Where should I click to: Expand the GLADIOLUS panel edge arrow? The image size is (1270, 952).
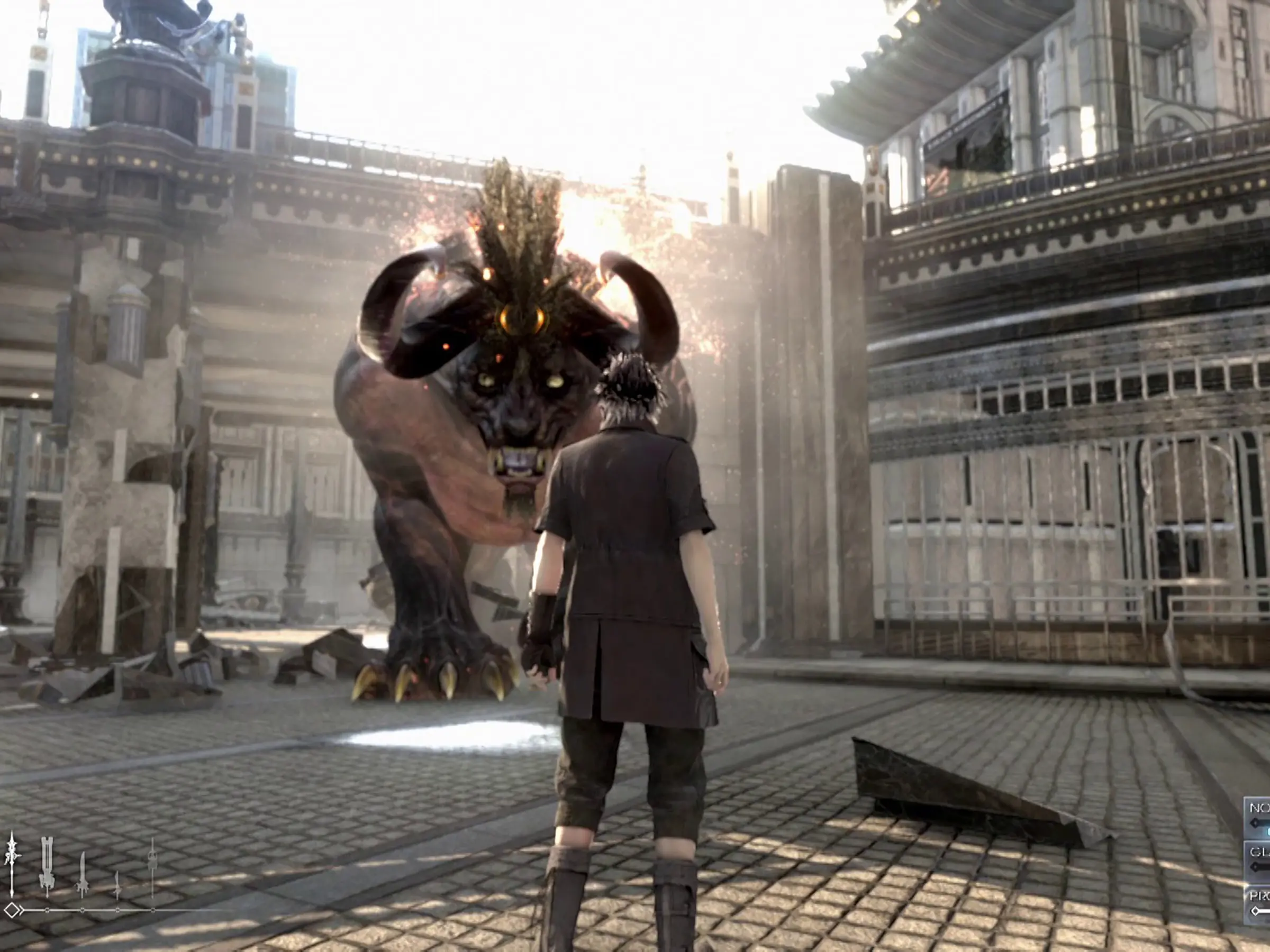pos(1255,866)
